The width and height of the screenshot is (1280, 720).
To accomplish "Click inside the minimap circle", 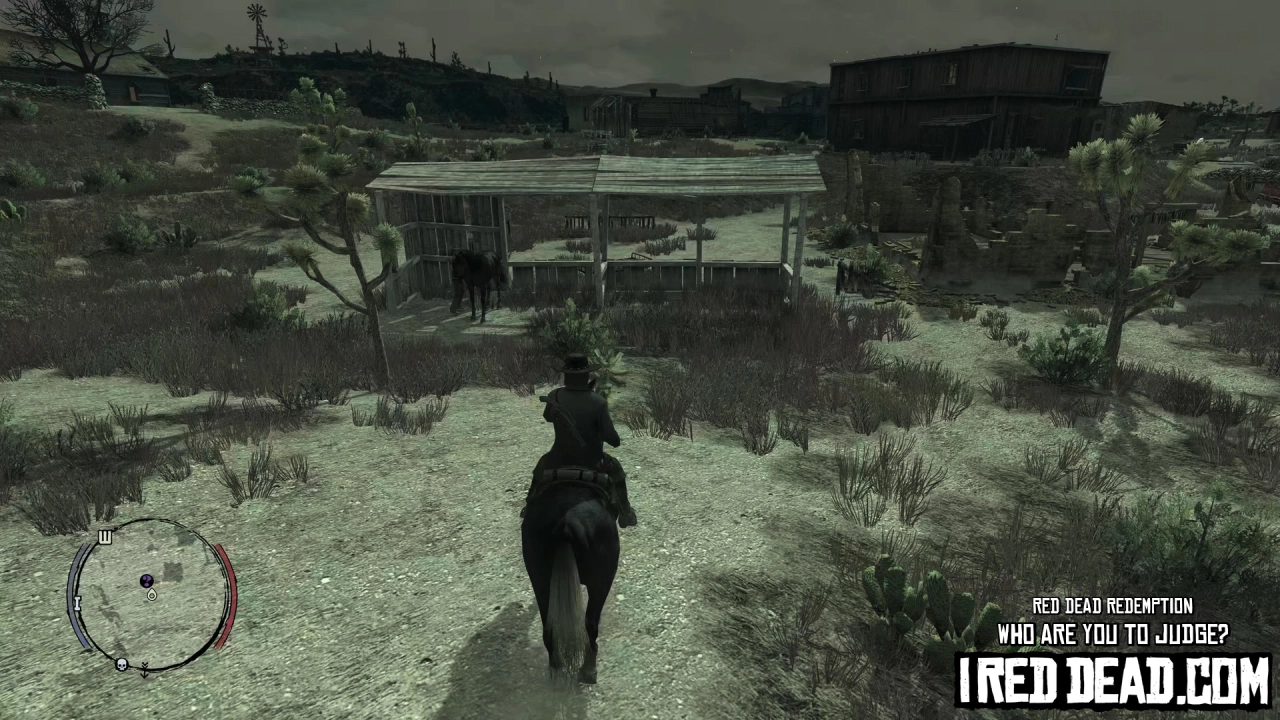I will tap(148, 600).
